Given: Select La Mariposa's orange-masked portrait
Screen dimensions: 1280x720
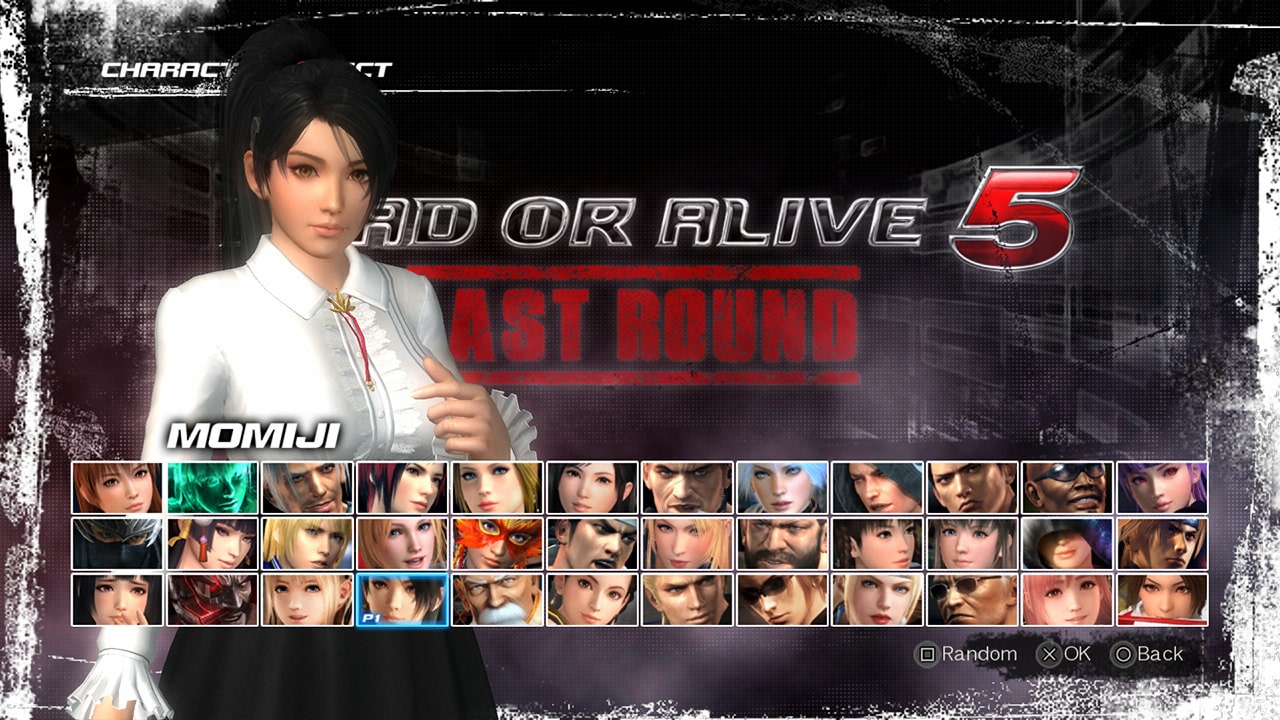Looking at the screenshot, I should pos(497,546).
